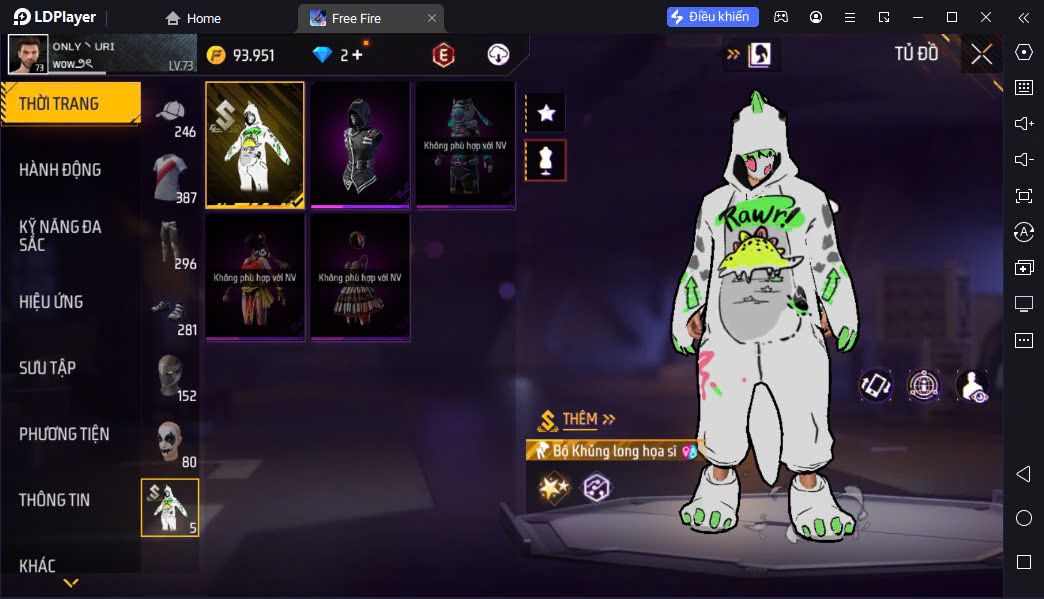Close the wardrobe with the X button
This screenshot has height=599, width=1044.
(x=981, y=54)
